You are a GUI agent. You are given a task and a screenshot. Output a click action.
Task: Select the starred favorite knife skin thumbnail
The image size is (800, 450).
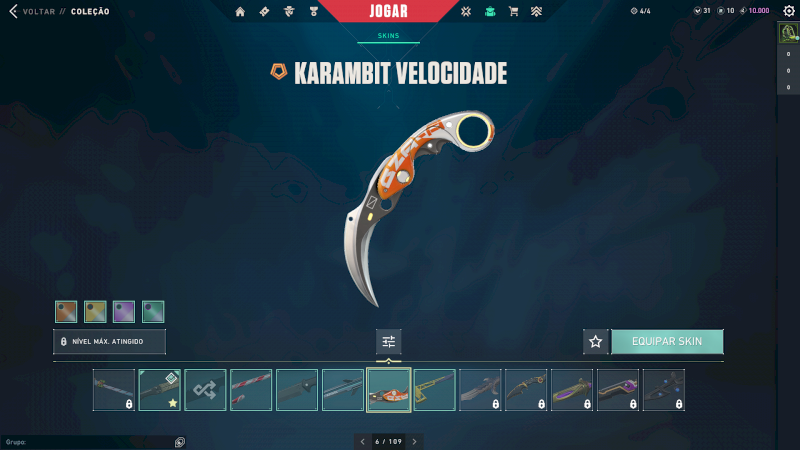[x=159, y=390]
